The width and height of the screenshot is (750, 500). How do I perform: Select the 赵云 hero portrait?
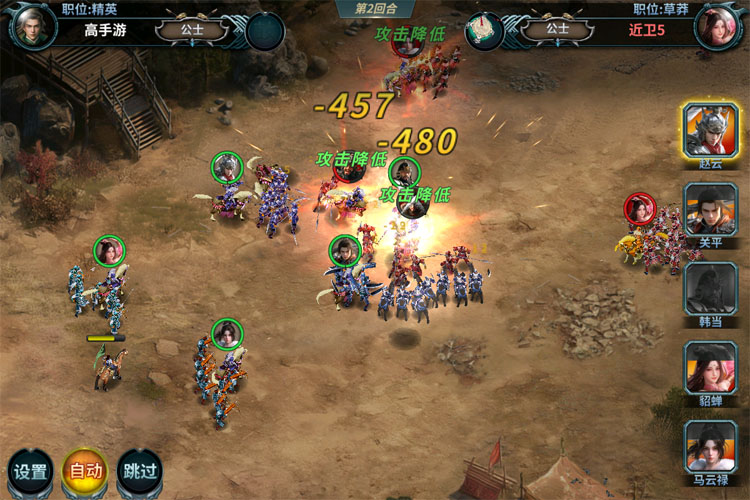[711, 131]
